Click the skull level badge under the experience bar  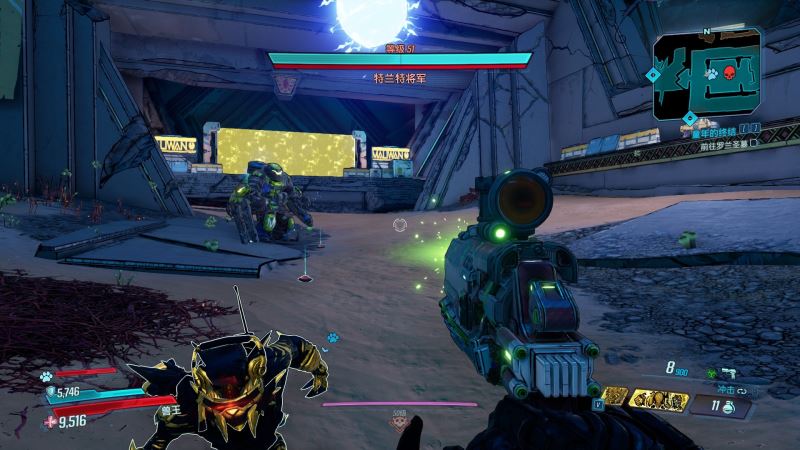click(399, 421)
